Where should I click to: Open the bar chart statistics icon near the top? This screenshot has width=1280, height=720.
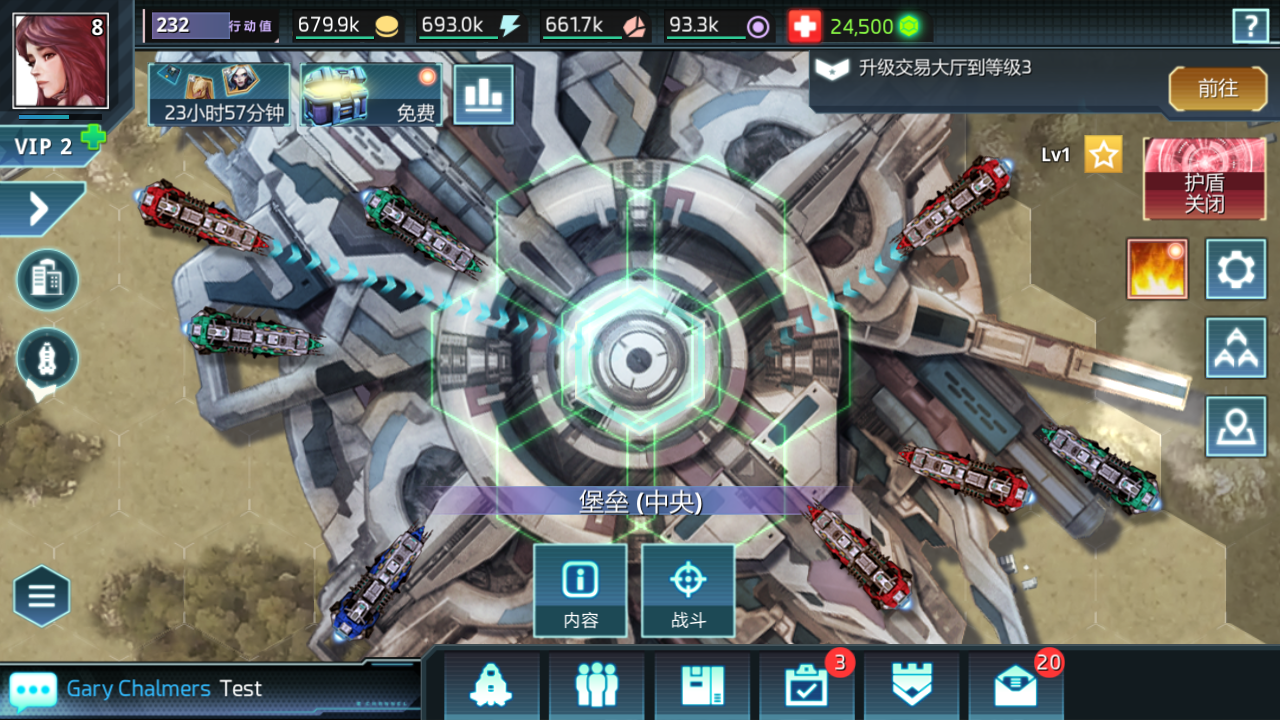pyautogui.click(x=484, y=93)
